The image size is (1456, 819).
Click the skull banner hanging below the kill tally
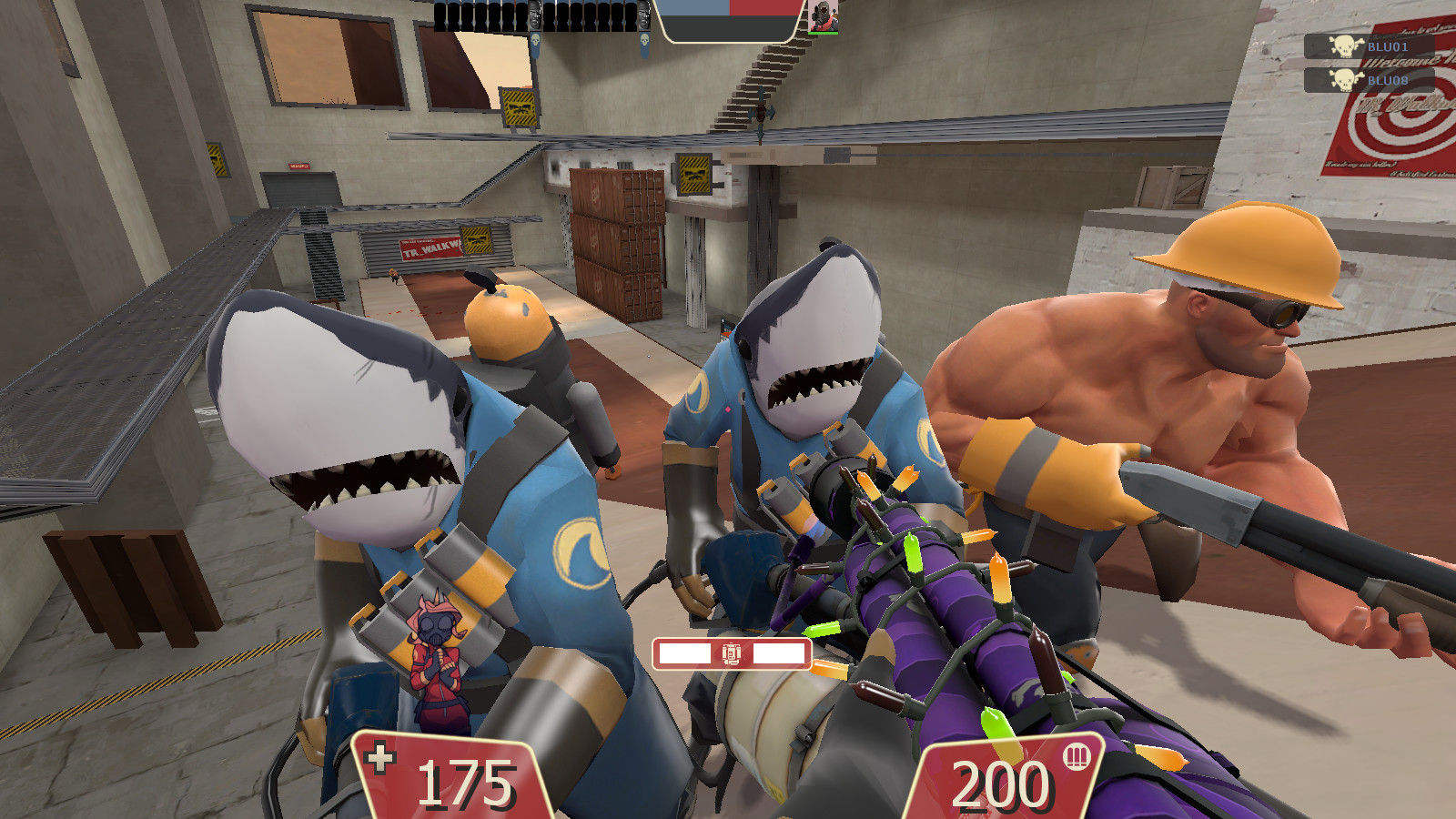[x=535, y=41]
